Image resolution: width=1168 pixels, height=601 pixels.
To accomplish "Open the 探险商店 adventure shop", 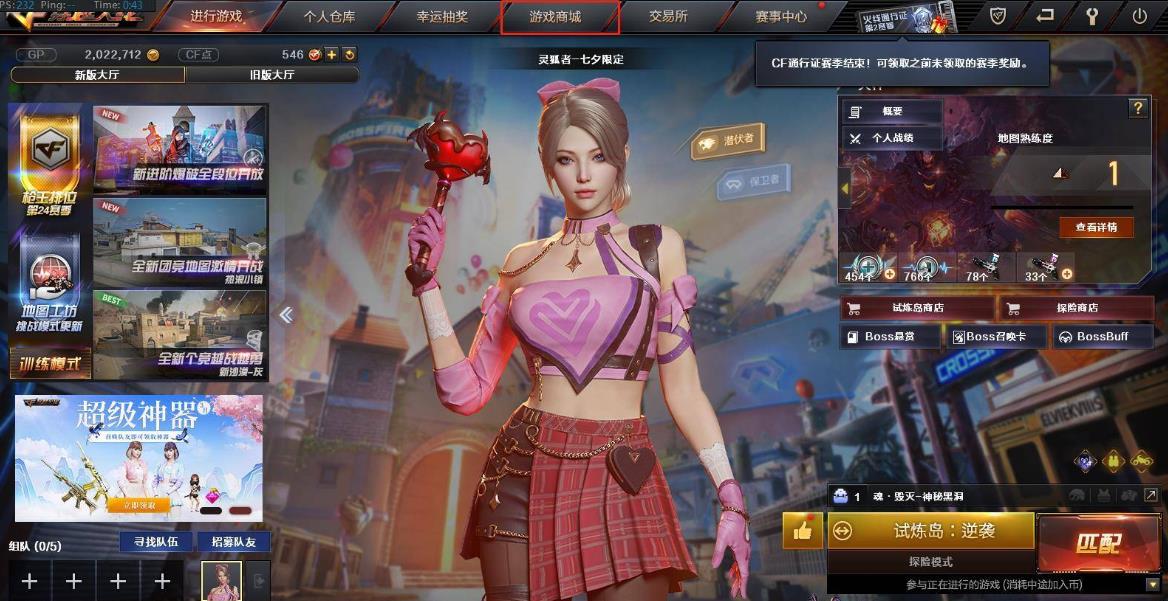I will coord(1077,308).
